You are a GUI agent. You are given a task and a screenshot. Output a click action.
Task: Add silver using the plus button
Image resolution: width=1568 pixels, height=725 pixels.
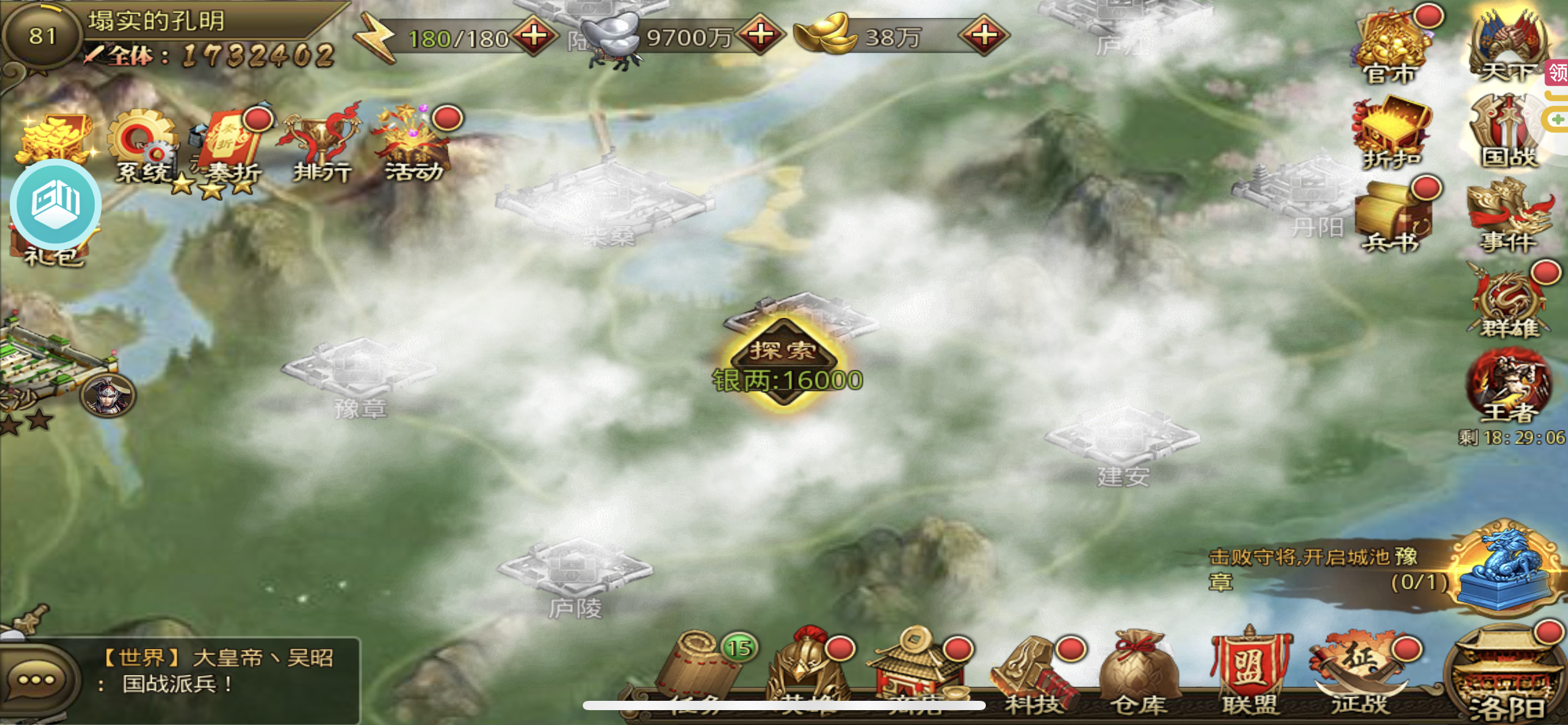pyautogui.click(x=760, y=36)
